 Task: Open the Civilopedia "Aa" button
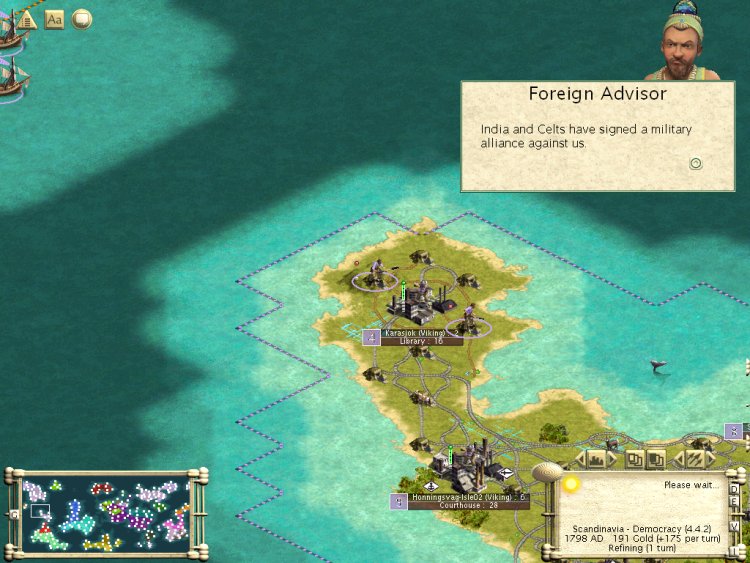click(x=54, y=19)
